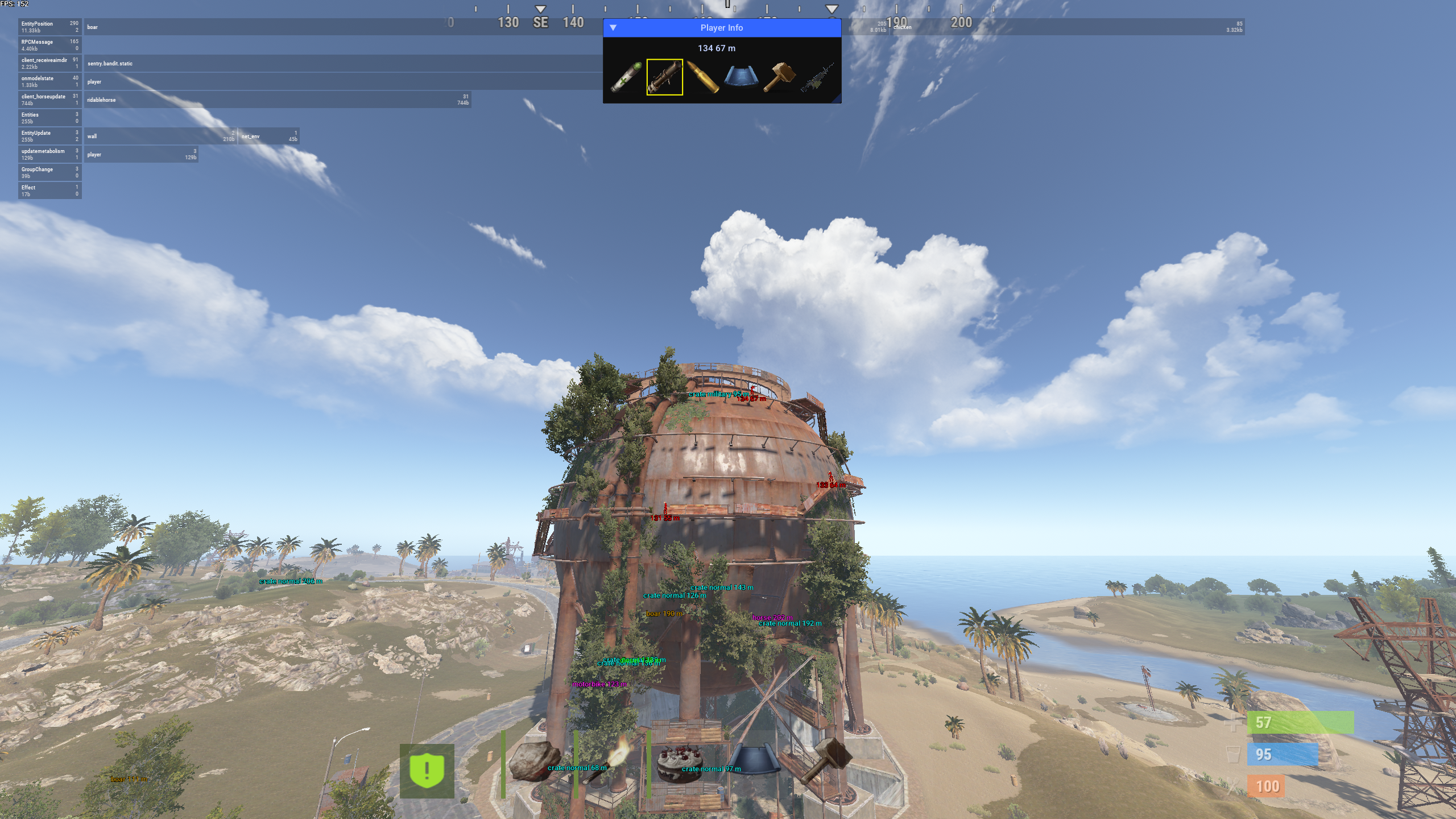Viewport: 1456px width, 819px height.
Task: Collapse the Player Info panel
Action: tap(613, 27)
